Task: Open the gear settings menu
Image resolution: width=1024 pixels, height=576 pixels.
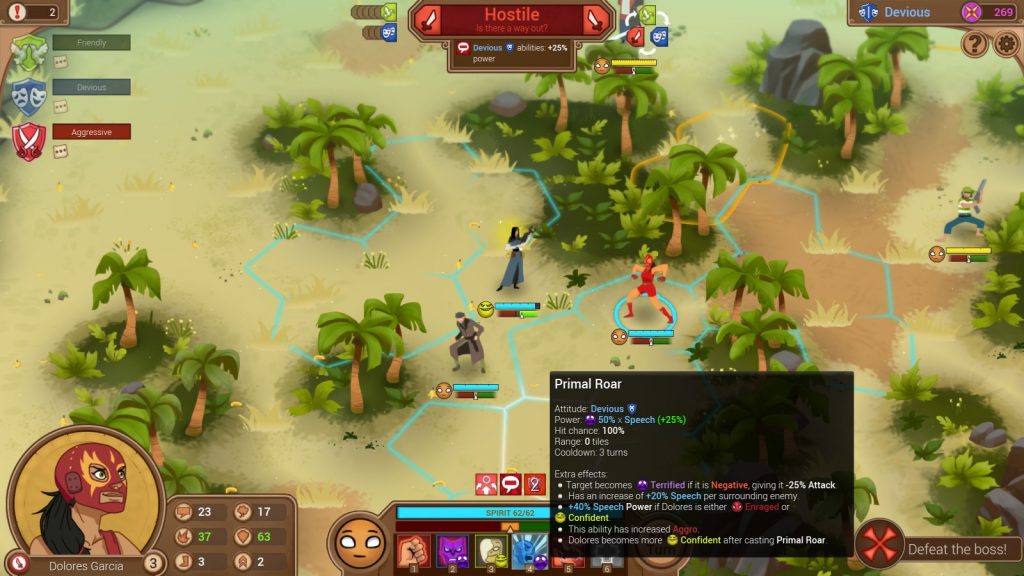Action: click(1006, 44)
